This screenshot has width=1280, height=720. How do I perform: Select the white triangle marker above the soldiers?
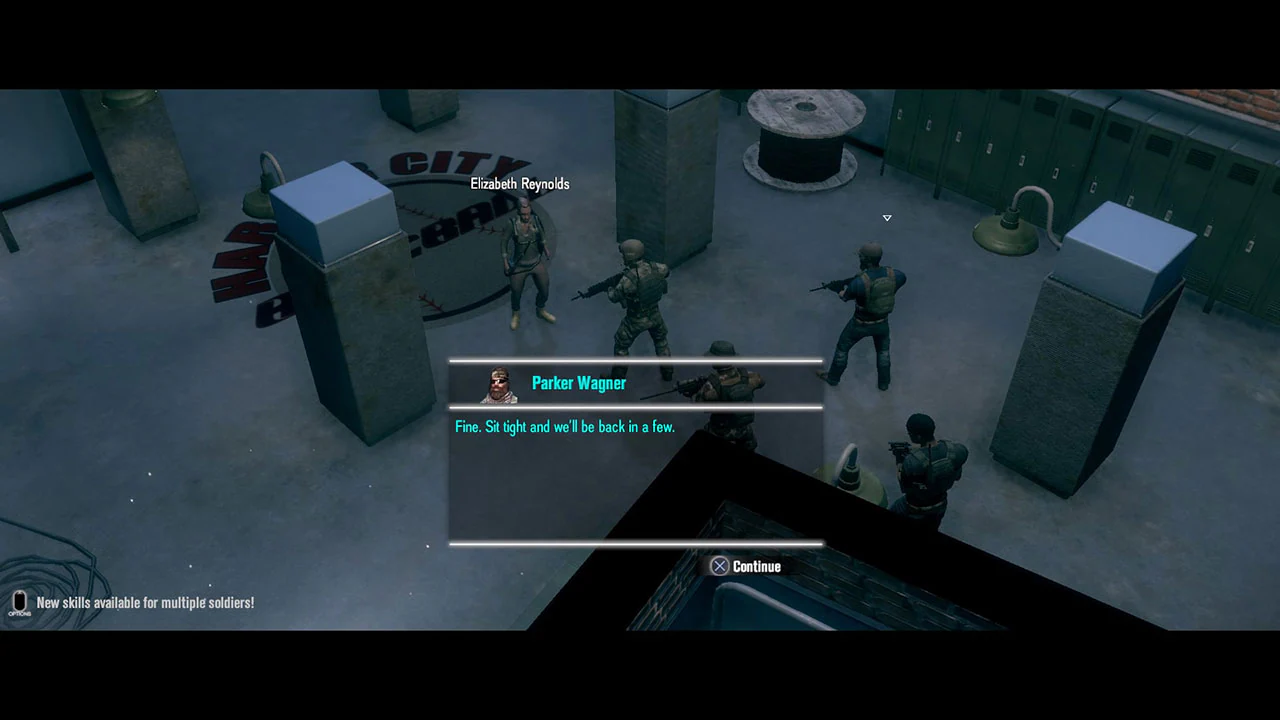[886, 217]
